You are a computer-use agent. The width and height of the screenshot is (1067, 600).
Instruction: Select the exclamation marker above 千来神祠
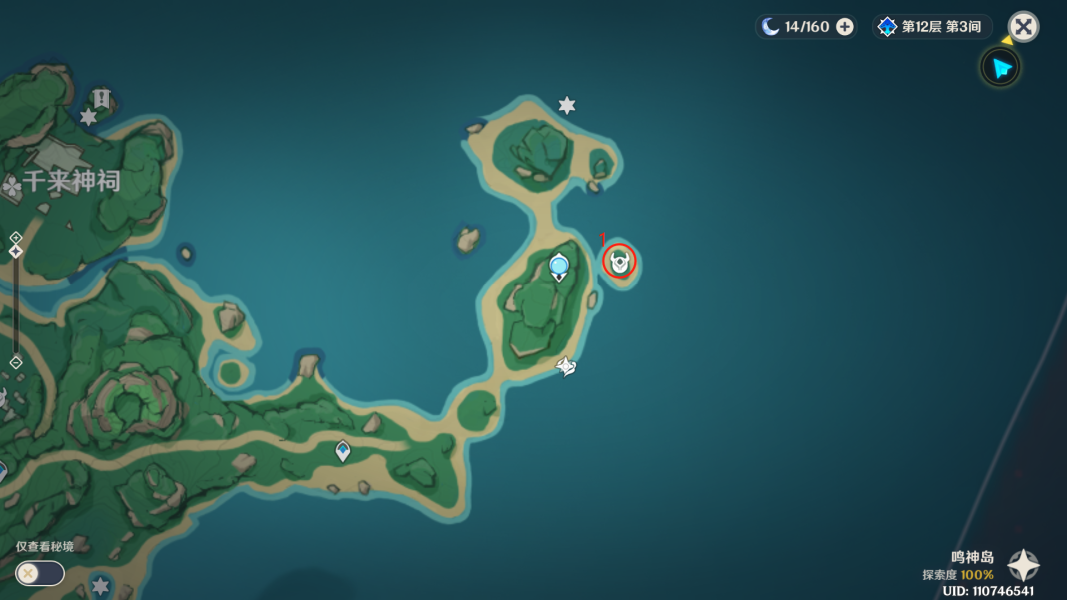[101, 98]
